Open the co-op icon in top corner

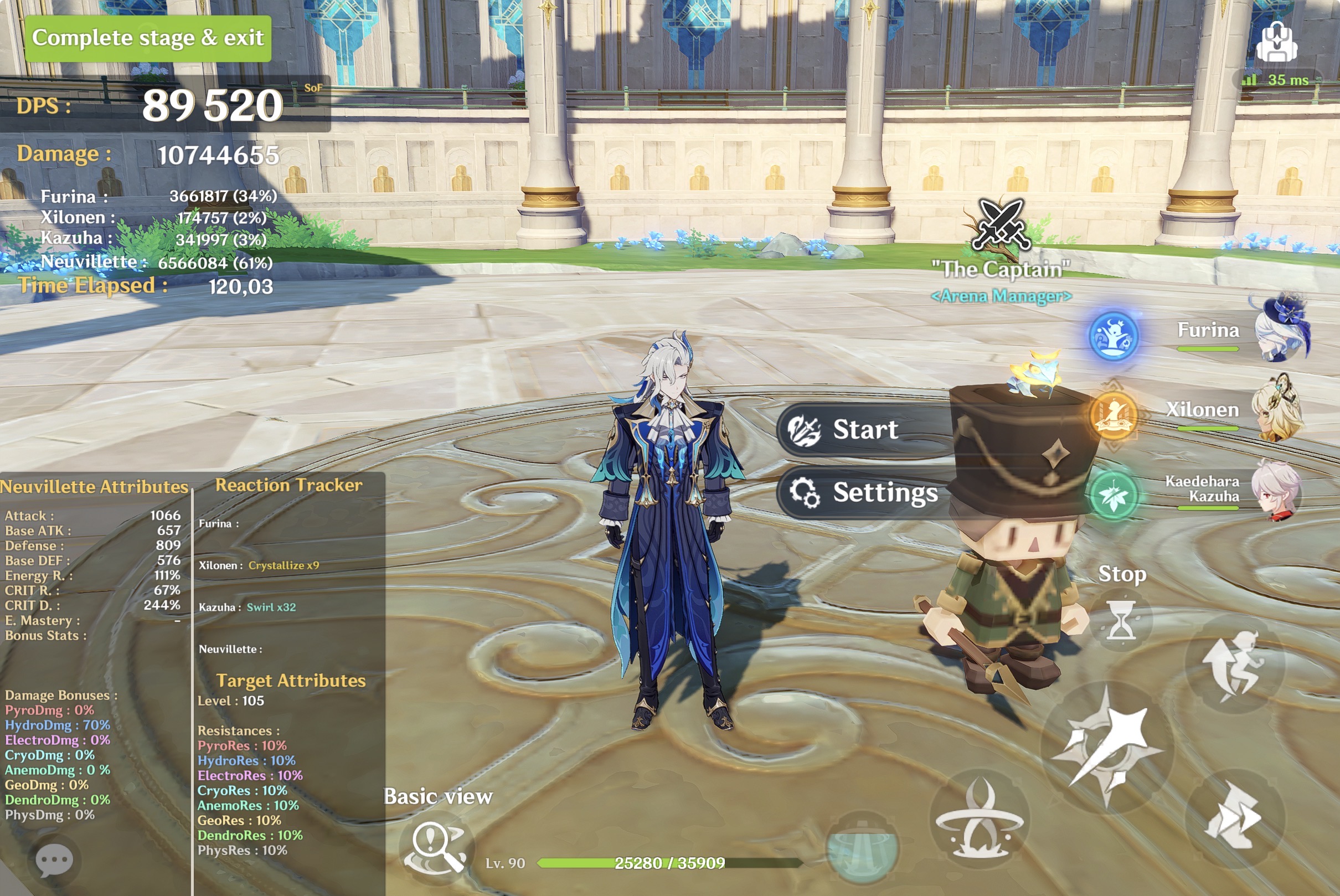1276,42
